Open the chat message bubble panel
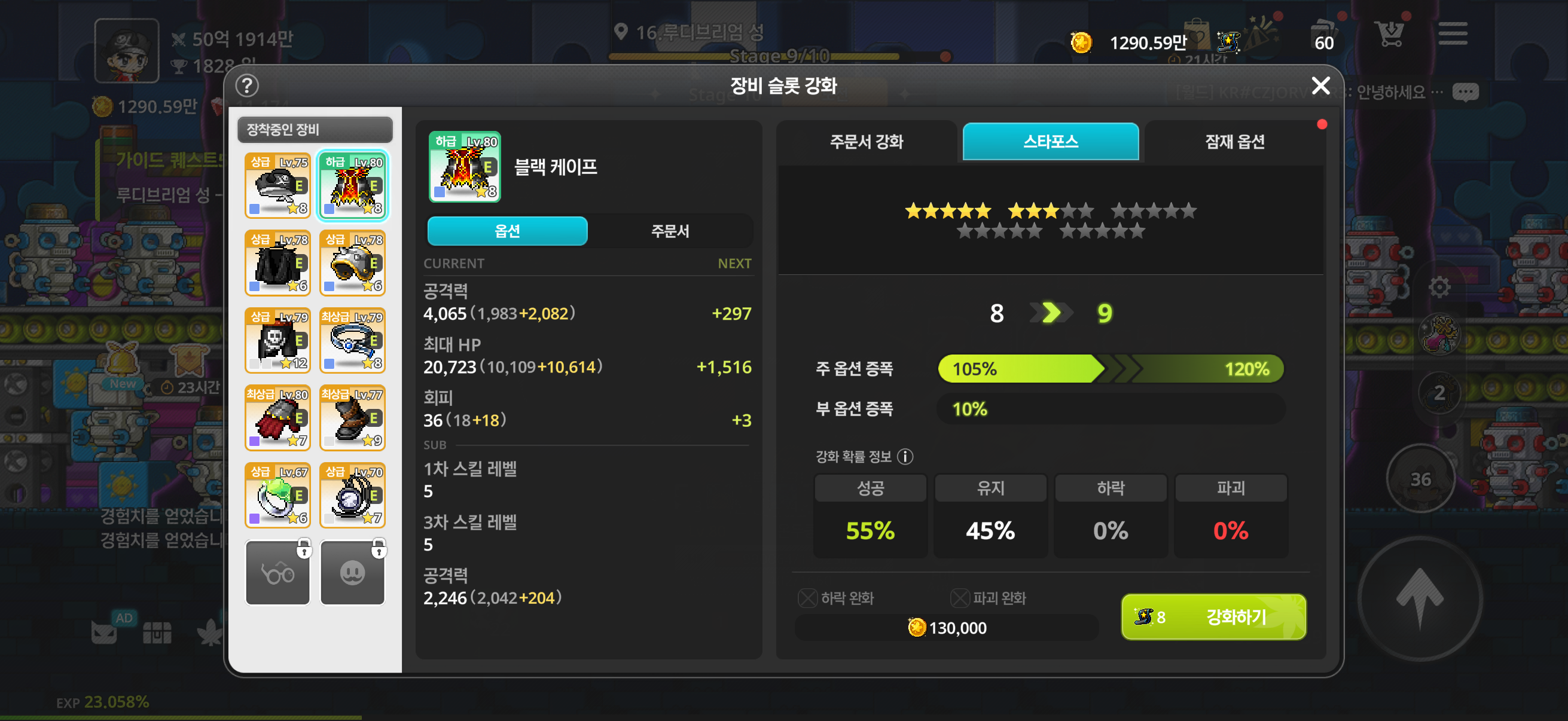Screen dimensions: 1568x721 [1465, 91]
